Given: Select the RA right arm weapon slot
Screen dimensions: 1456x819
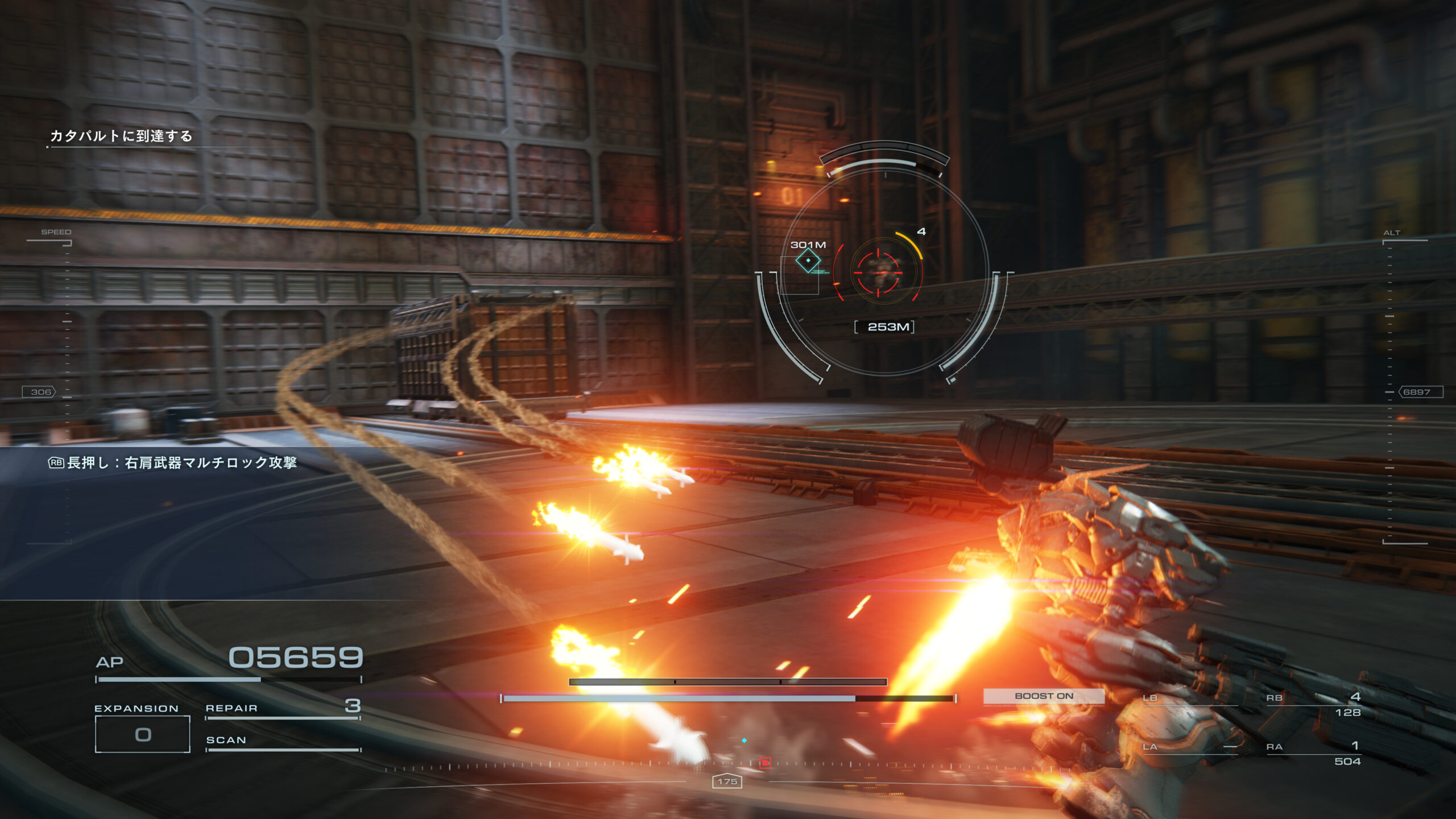Looking at the screenshot, I should point(1313,753).
